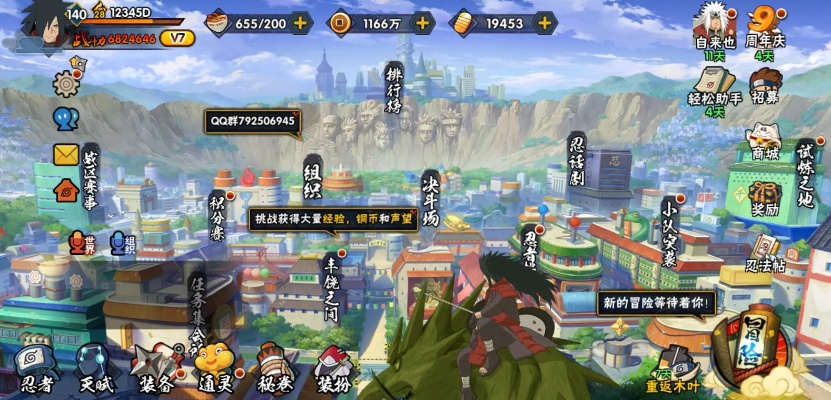Screen dimensions: 831x400
Task: Open the settings gear icon
Action: [66, 85]
